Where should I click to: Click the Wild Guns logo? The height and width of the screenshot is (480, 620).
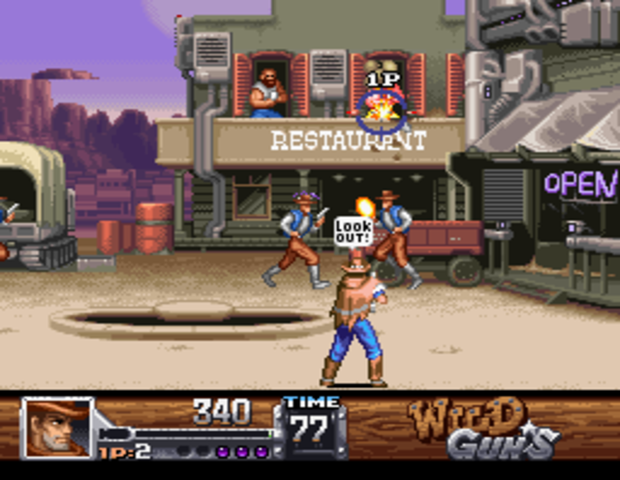[x=481, y=427]
